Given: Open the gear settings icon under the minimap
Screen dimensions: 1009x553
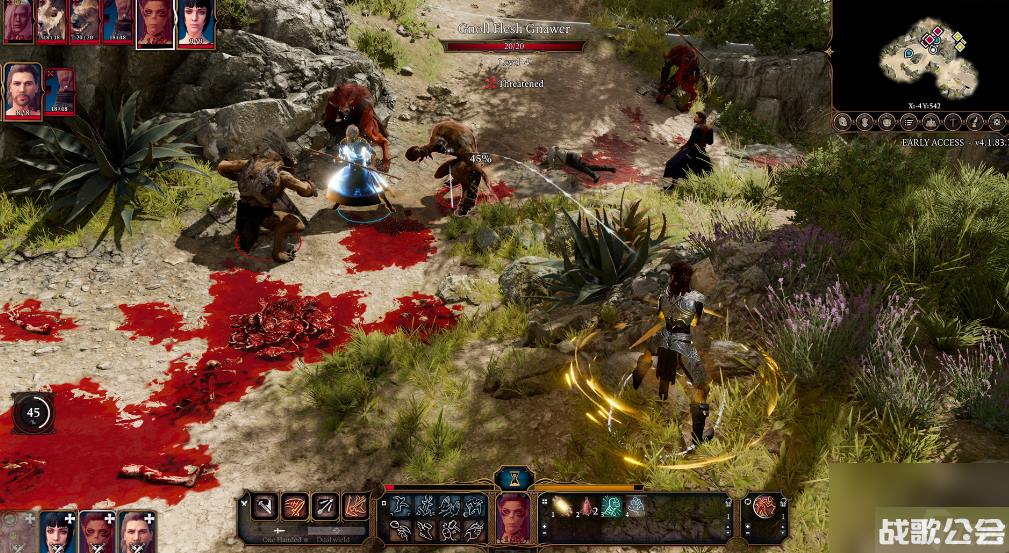Looking at the screenshot, I should click(x=996, y=122).
